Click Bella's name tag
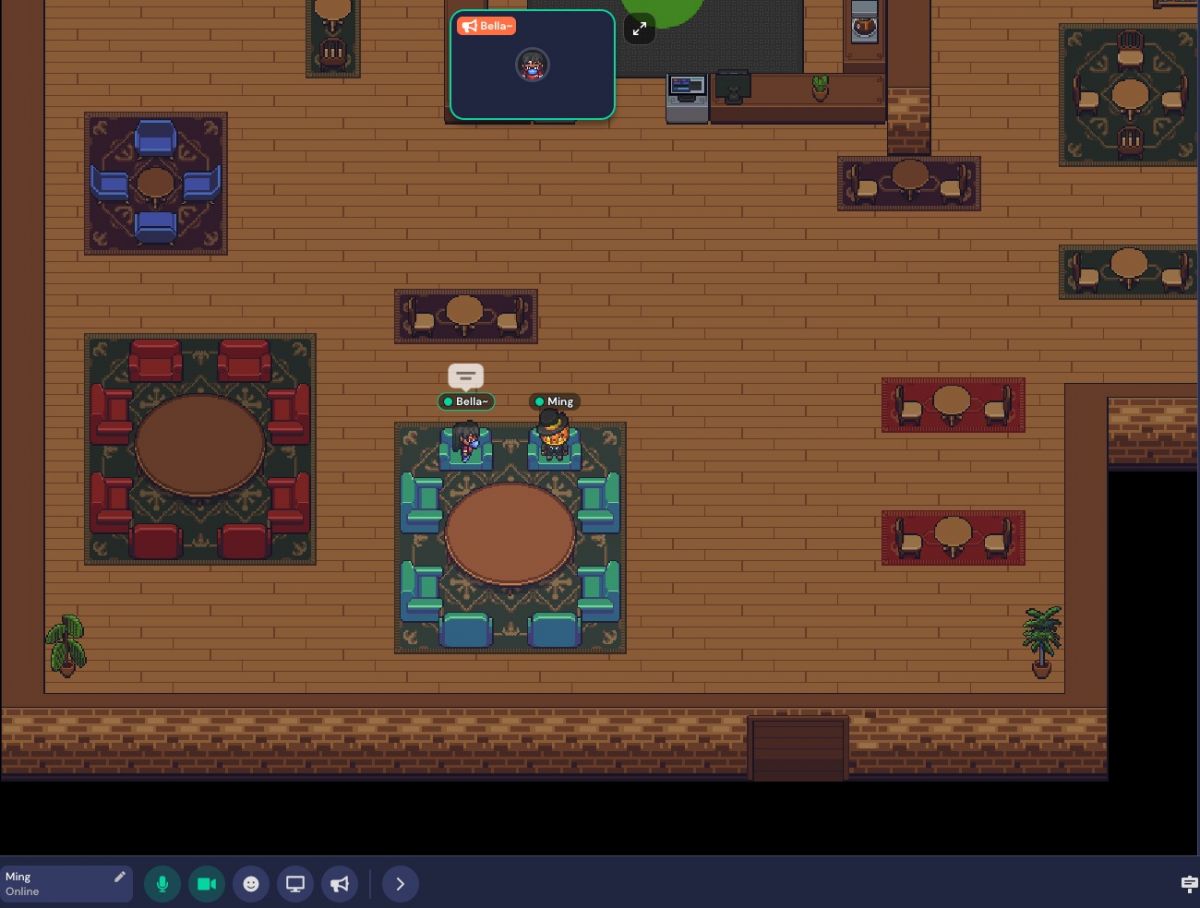The height and width of the screenshot is (908, 1200). (x=467, y=402)
